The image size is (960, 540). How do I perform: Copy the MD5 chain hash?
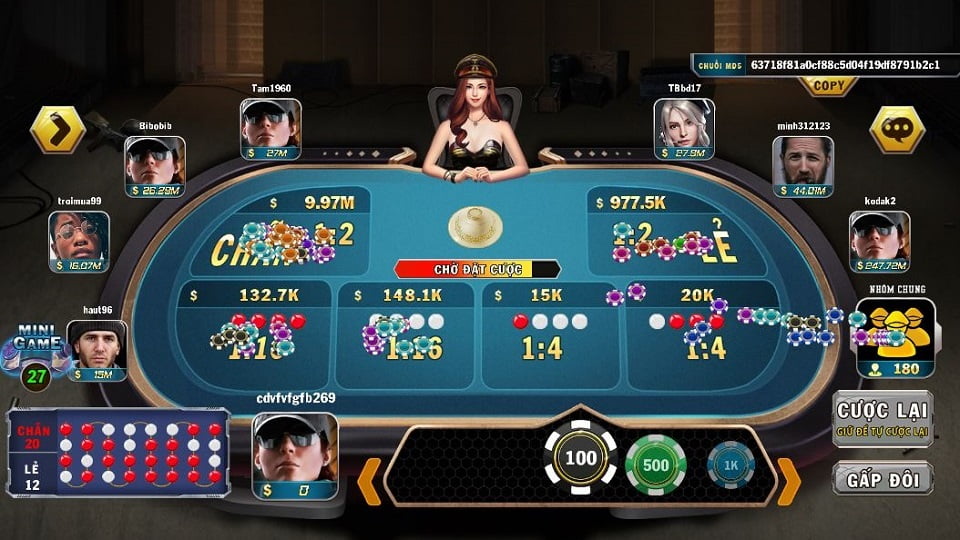pos(828,86)
